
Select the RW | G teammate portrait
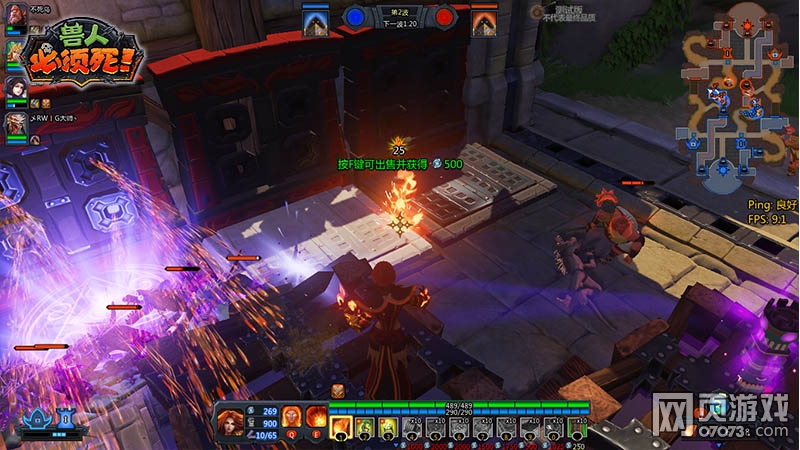(x=15, y=122)
